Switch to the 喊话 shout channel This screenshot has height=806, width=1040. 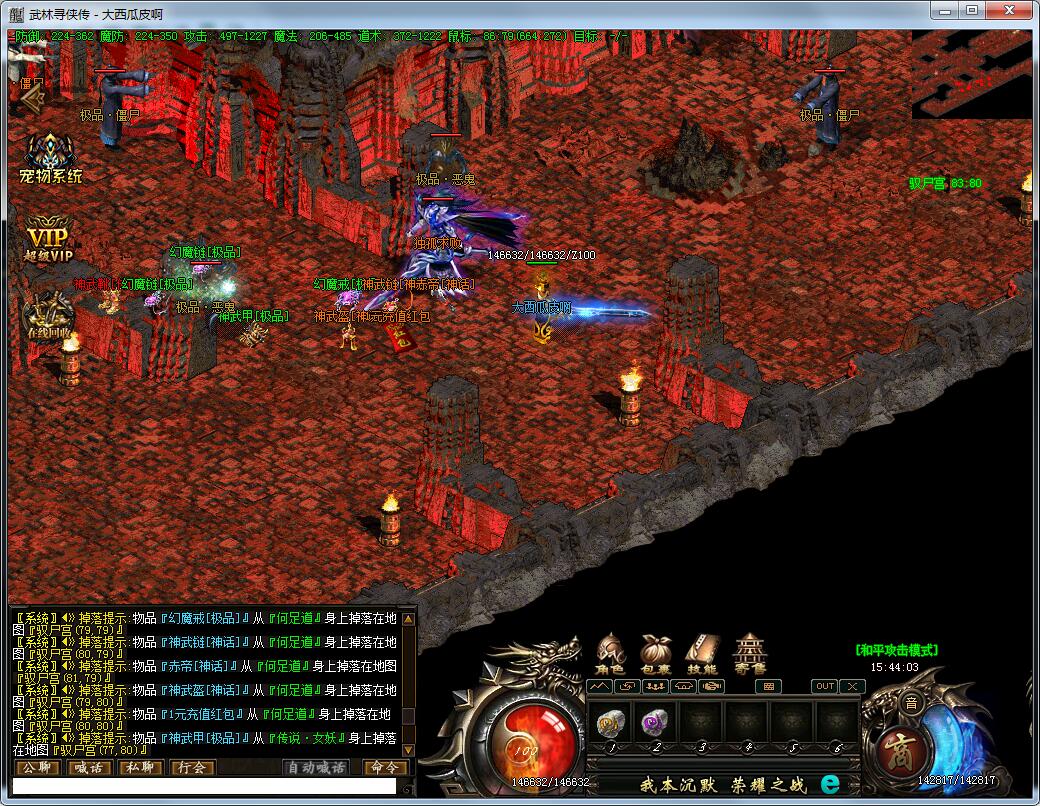(x=89, y=768)
